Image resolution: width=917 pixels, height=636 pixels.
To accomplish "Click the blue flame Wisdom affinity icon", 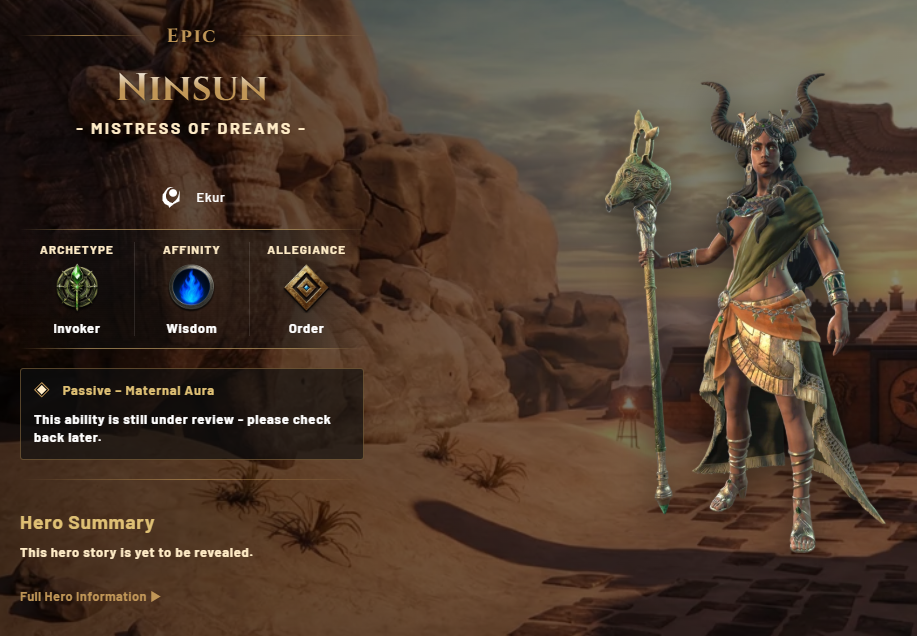I will [x=191, y=288].
